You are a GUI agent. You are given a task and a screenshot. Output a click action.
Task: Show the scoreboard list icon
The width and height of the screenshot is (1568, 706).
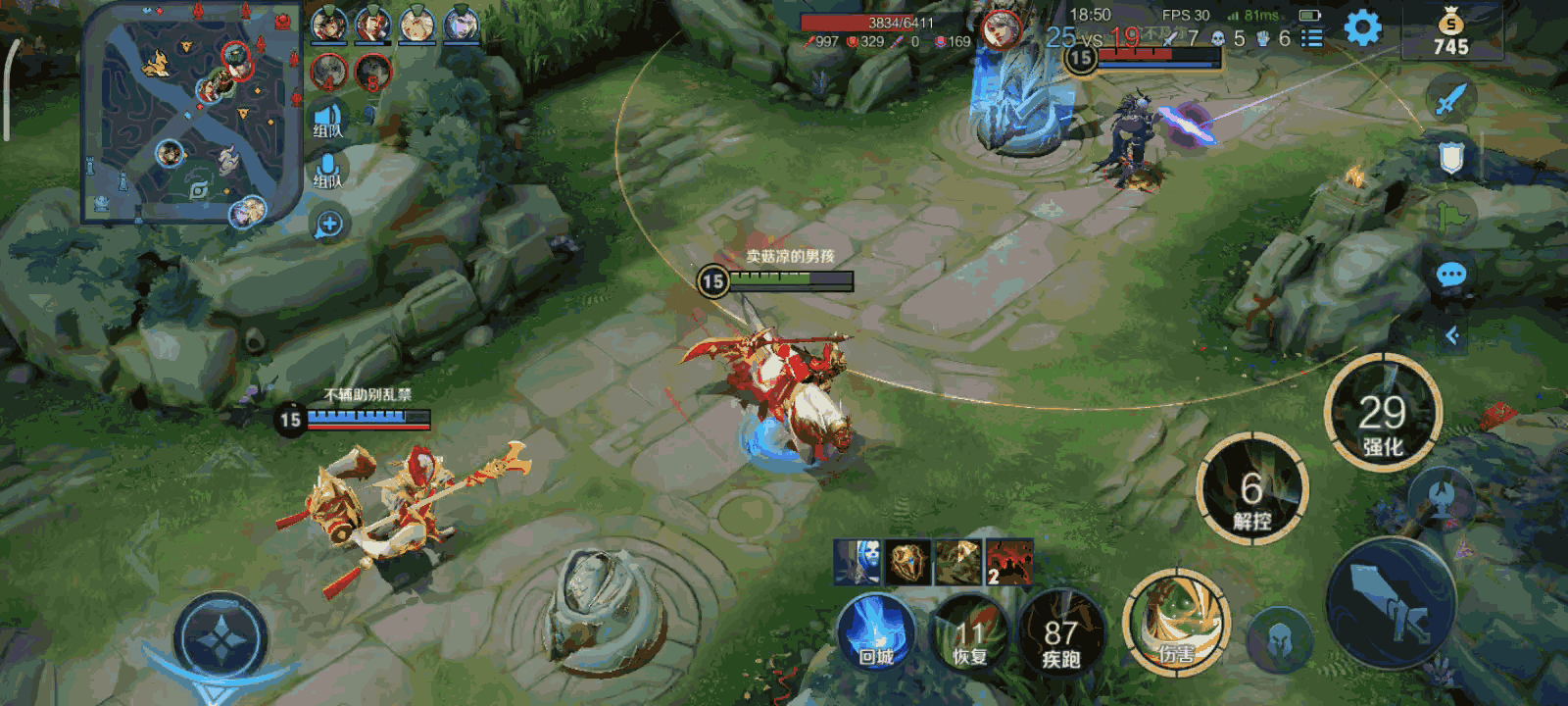[1311, 38]
